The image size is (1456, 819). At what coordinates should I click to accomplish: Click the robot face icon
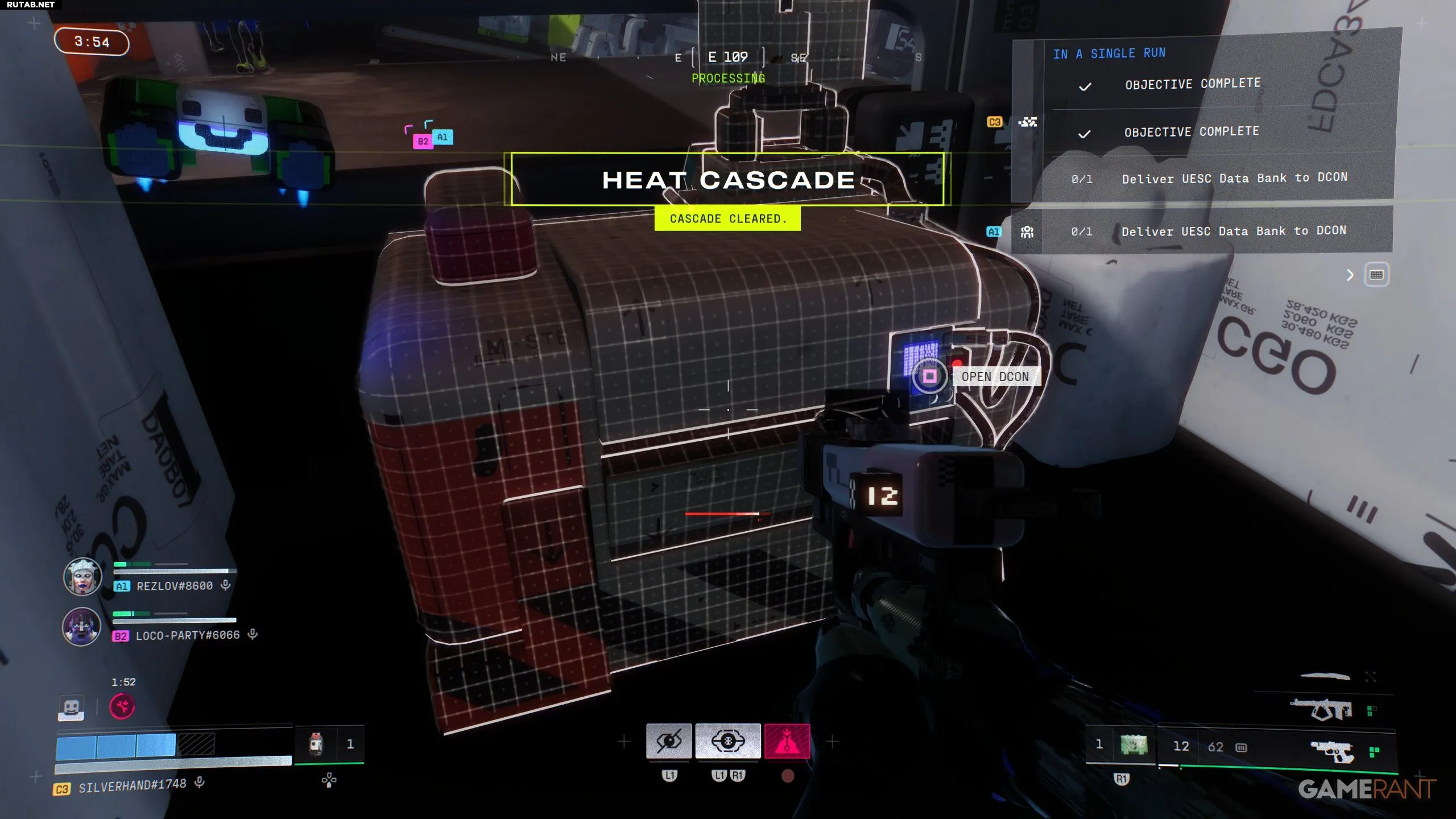72,708
